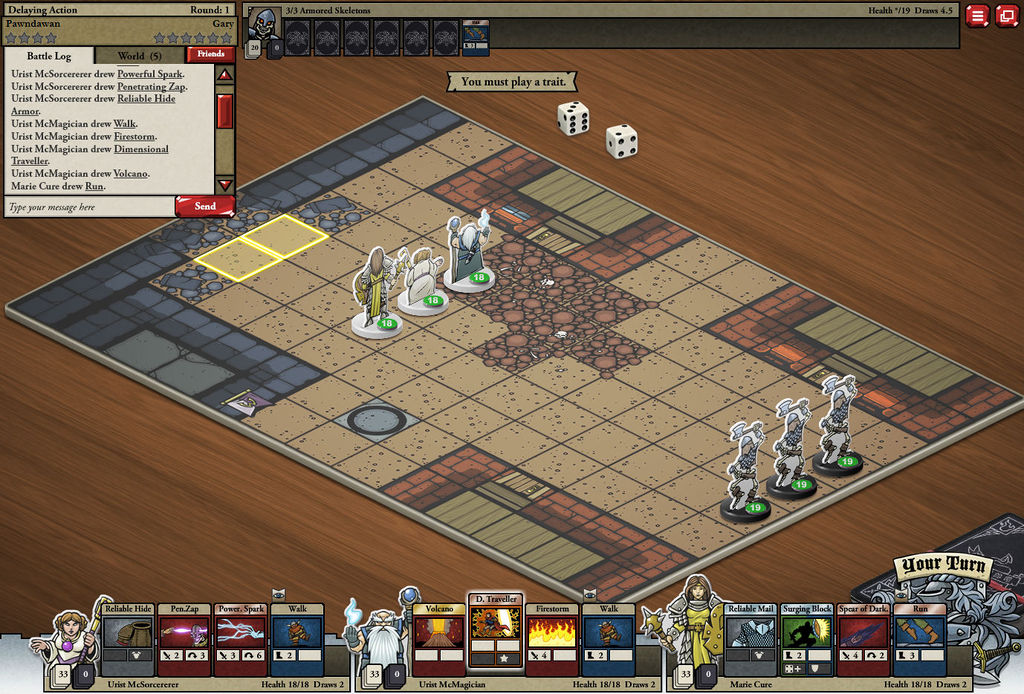
Task: Select the Reliable Hide armor card
Action: point(127,639)
